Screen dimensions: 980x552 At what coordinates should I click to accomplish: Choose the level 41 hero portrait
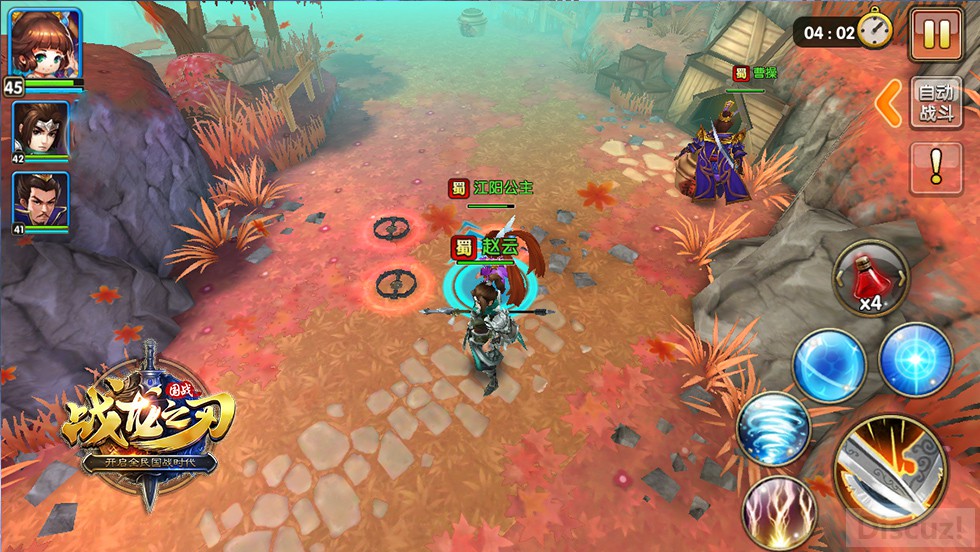(x=41, y=201)
